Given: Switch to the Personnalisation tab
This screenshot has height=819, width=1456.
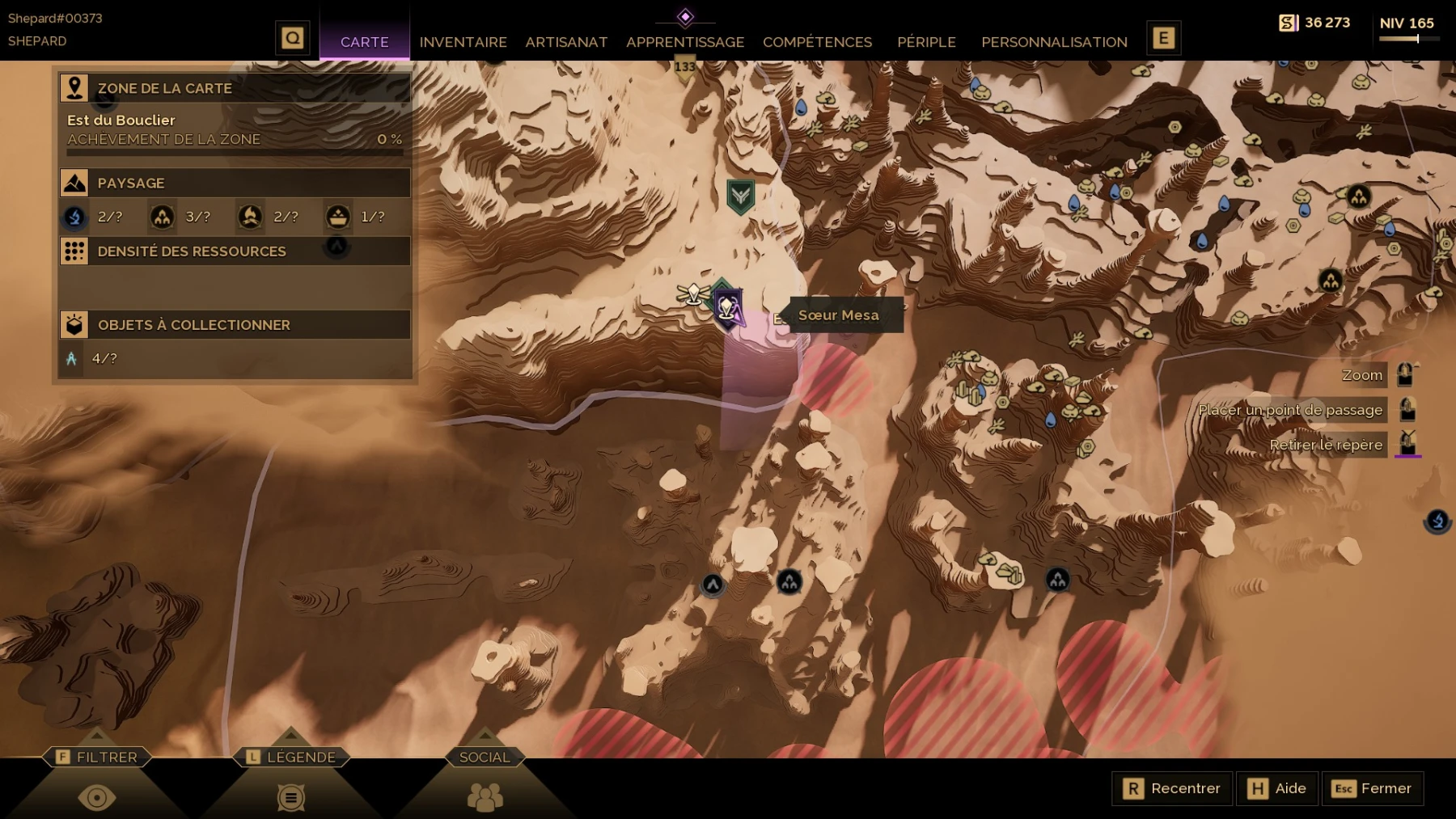Looking at the screenshot, I should (1054, 42).
